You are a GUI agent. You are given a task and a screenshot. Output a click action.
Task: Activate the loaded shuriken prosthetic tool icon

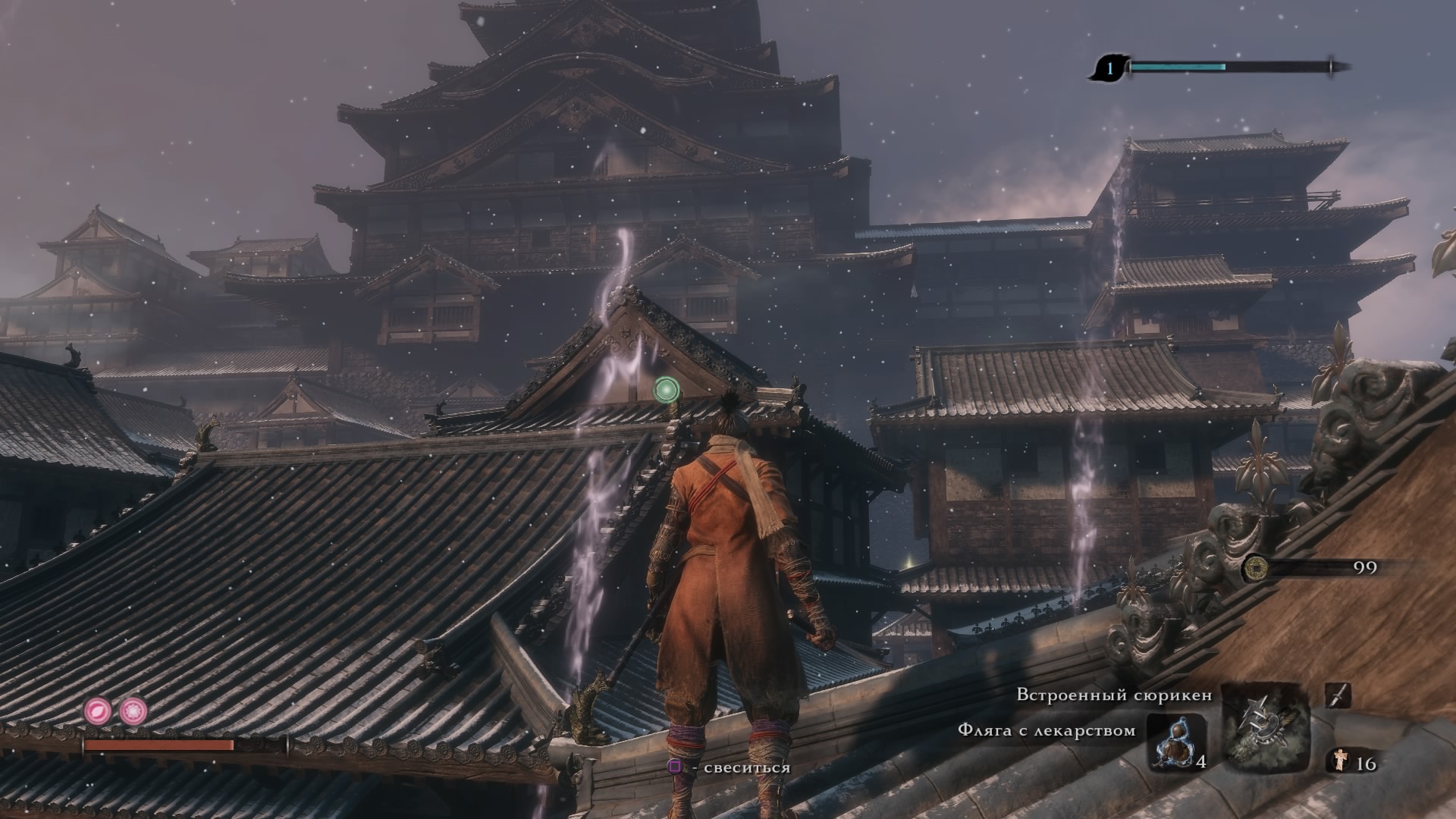pyautogui.click(x=1266, y=728)
